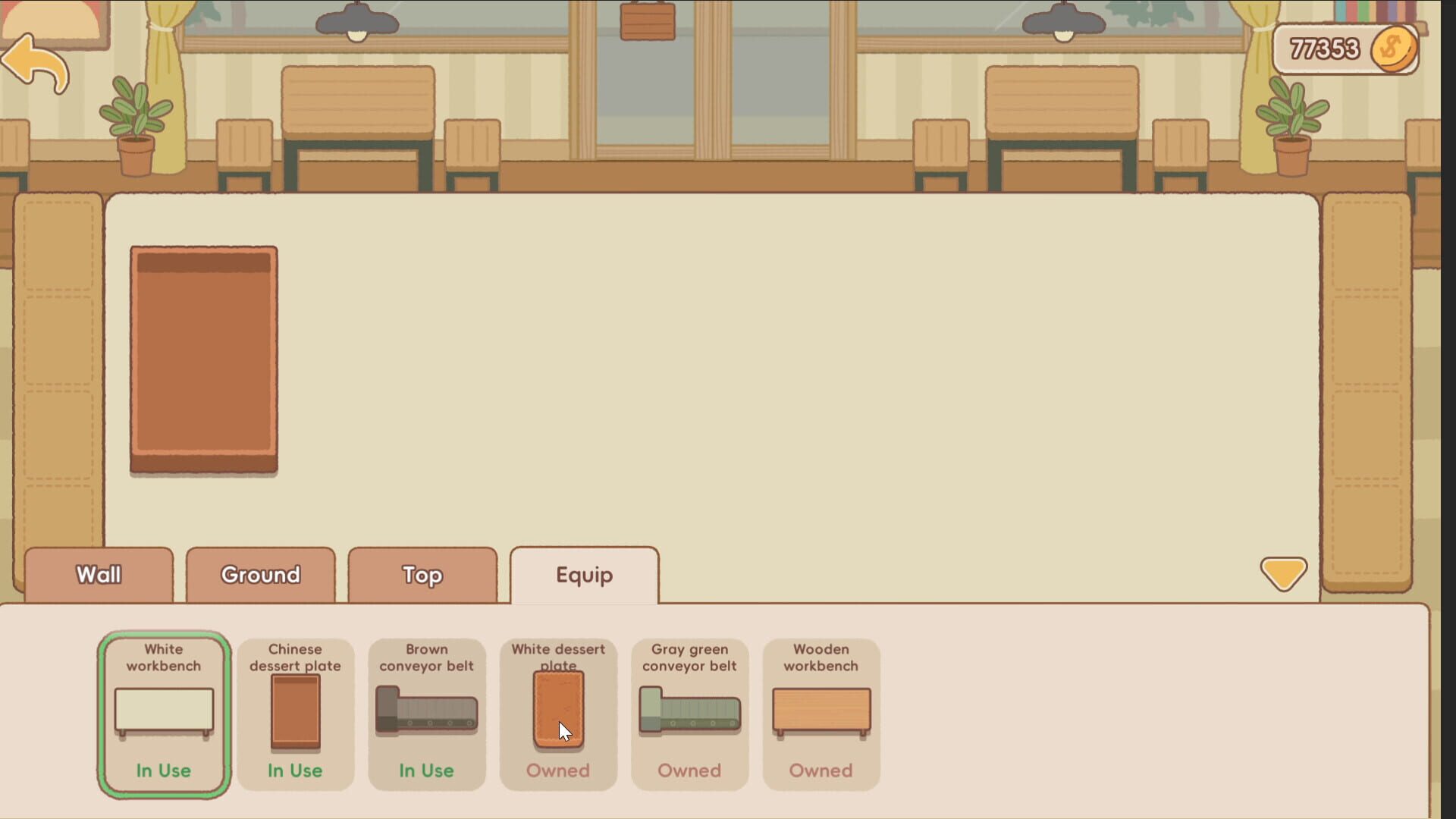Collapse the panel with the yellow triangle arrow
The height and width of the screenshot is (819, 1456).
tap(1284, 574)
